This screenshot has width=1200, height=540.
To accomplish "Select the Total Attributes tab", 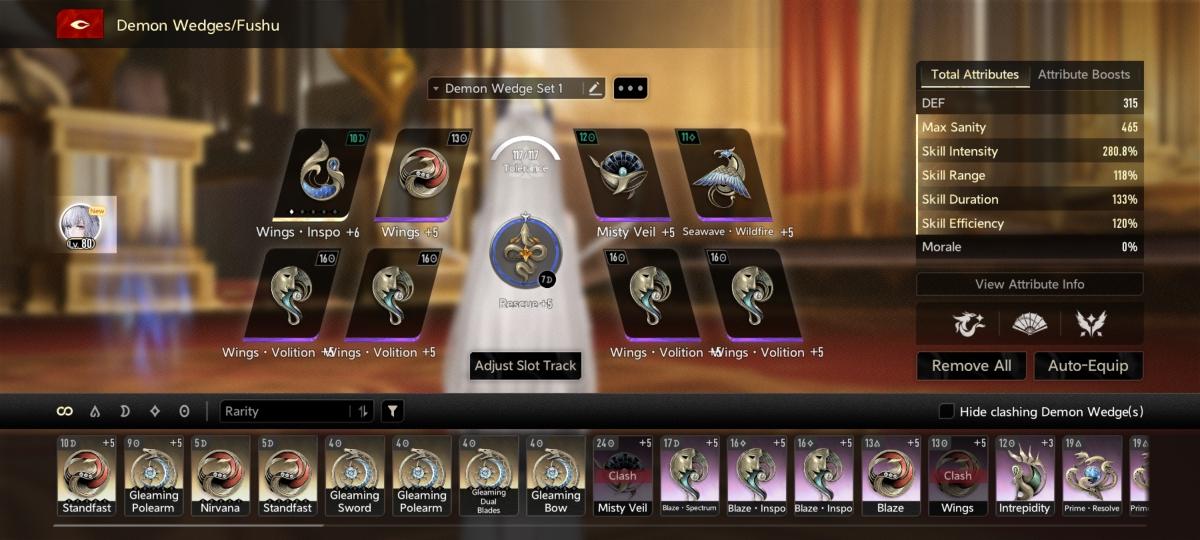I will [x=975, y=75].
